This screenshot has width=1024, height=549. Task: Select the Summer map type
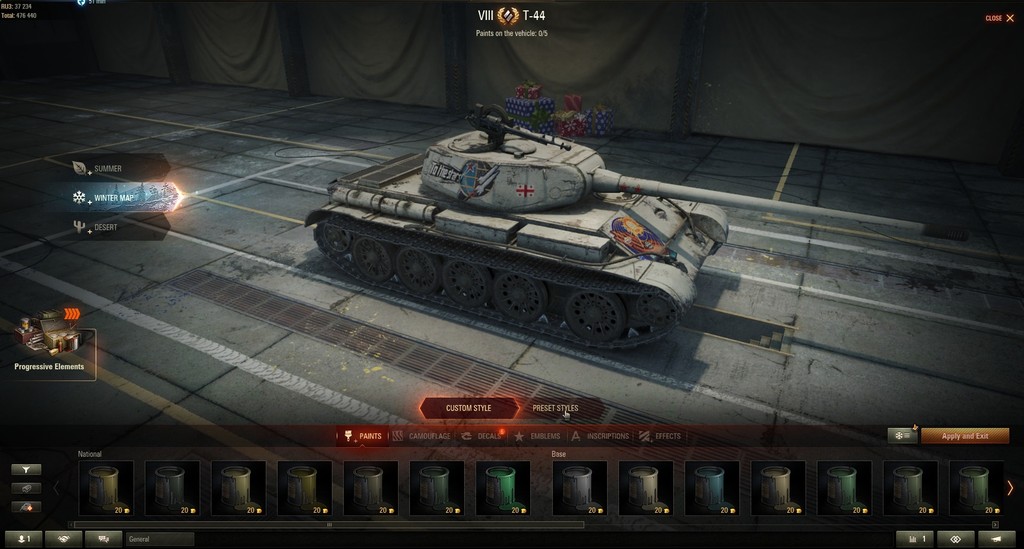107,169
